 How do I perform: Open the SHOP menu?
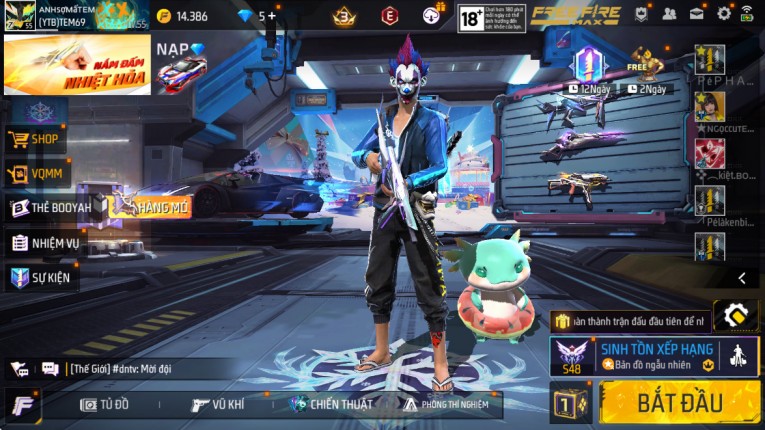[36, 139]
